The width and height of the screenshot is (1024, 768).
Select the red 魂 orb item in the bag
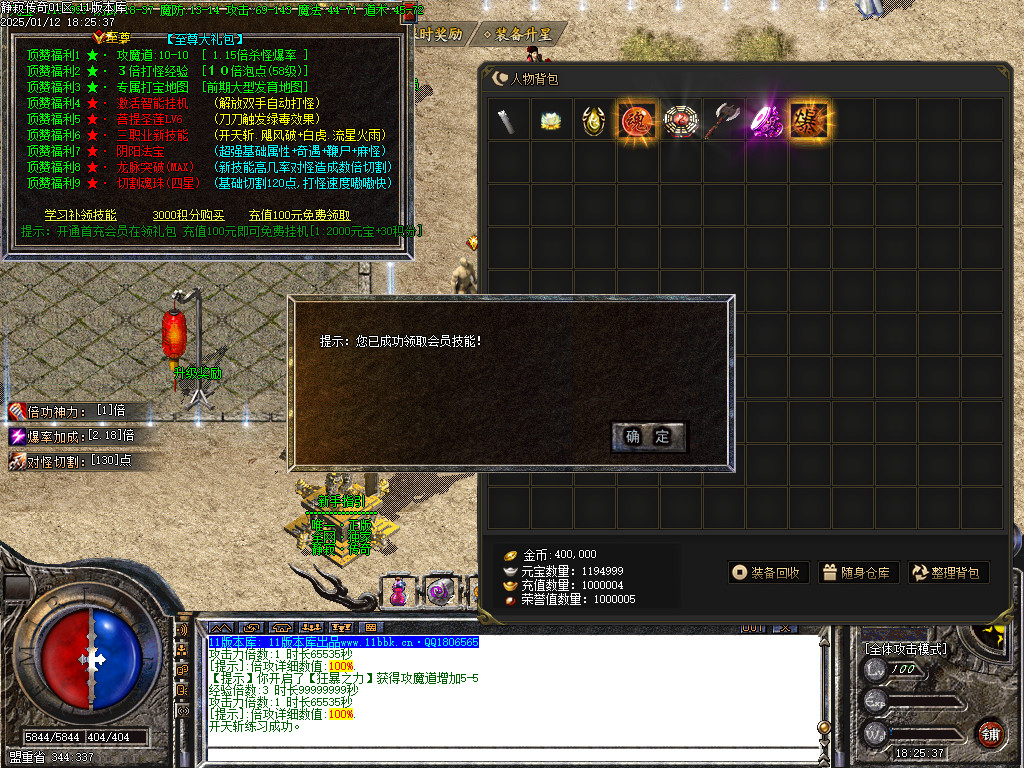point(637,120)
